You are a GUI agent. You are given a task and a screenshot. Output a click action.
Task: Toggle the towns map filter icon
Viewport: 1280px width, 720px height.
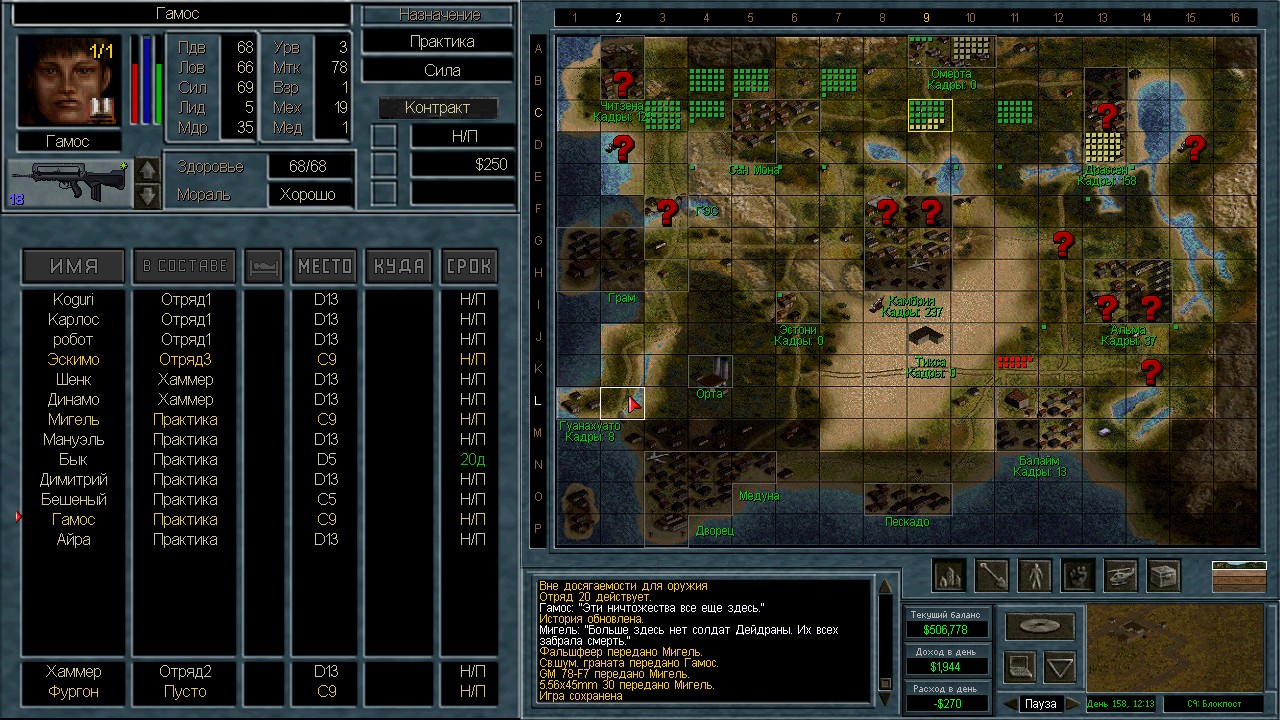pos(948,575)
